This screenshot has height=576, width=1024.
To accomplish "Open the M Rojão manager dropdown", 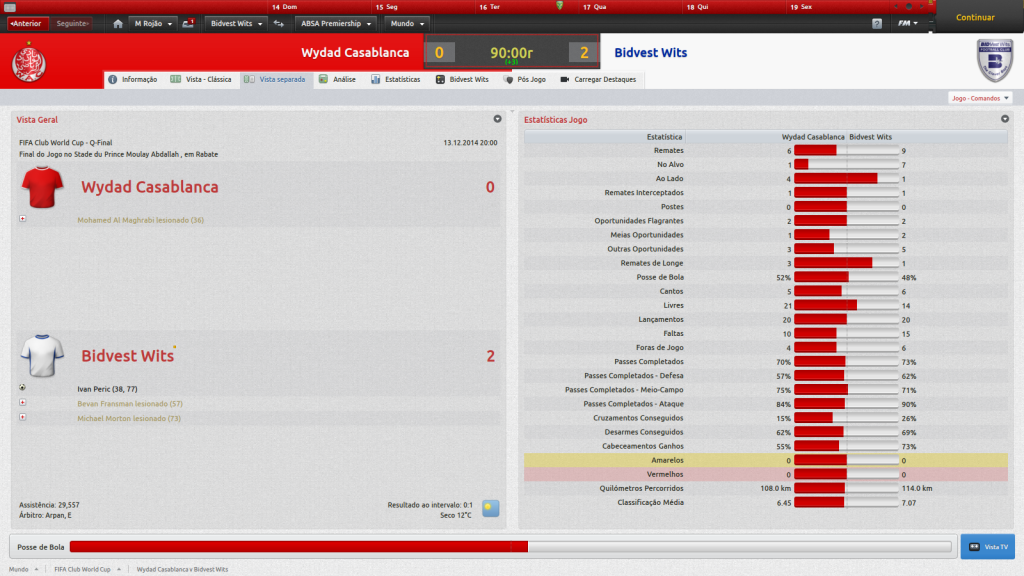I will point(153,23).
